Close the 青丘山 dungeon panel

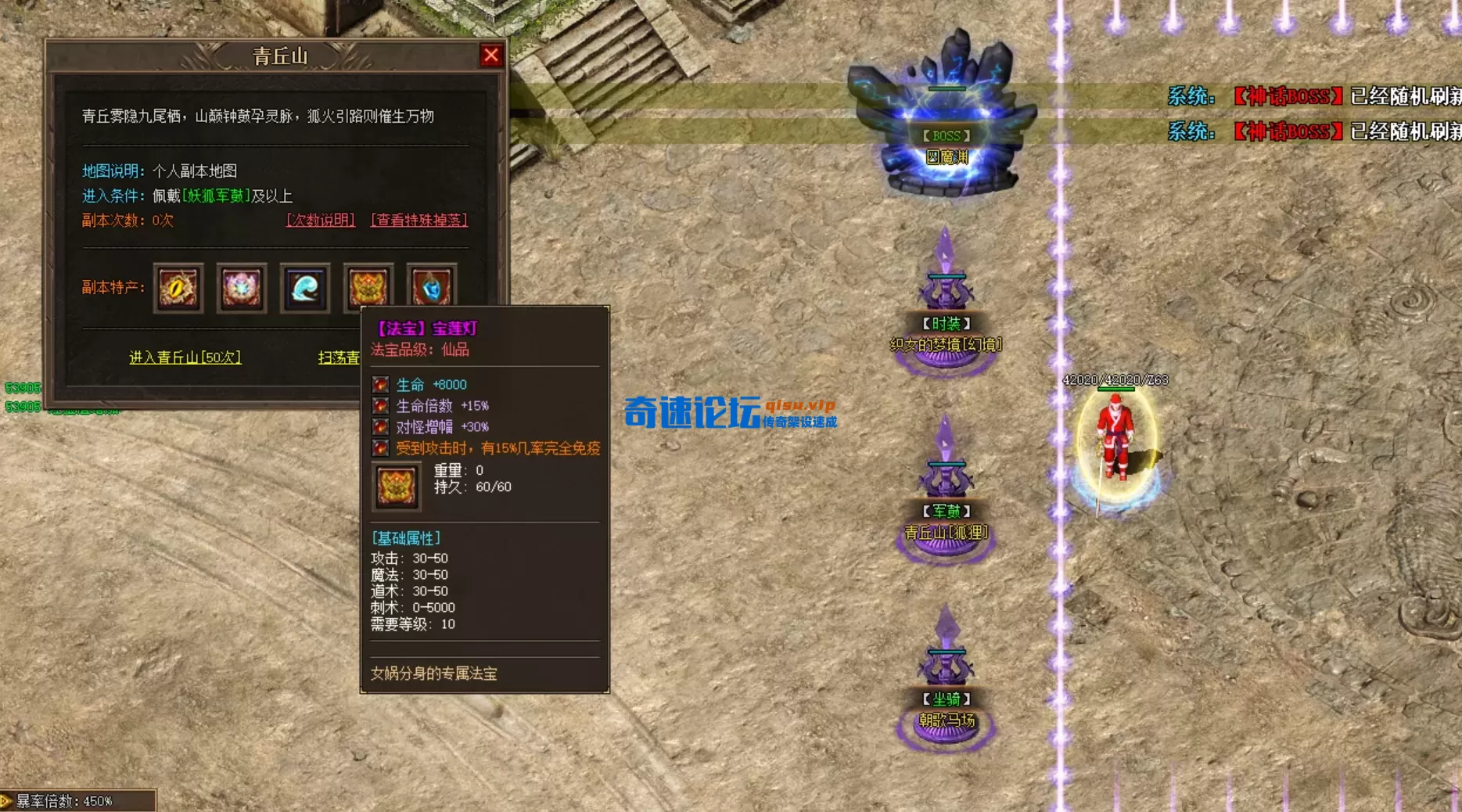490,56
